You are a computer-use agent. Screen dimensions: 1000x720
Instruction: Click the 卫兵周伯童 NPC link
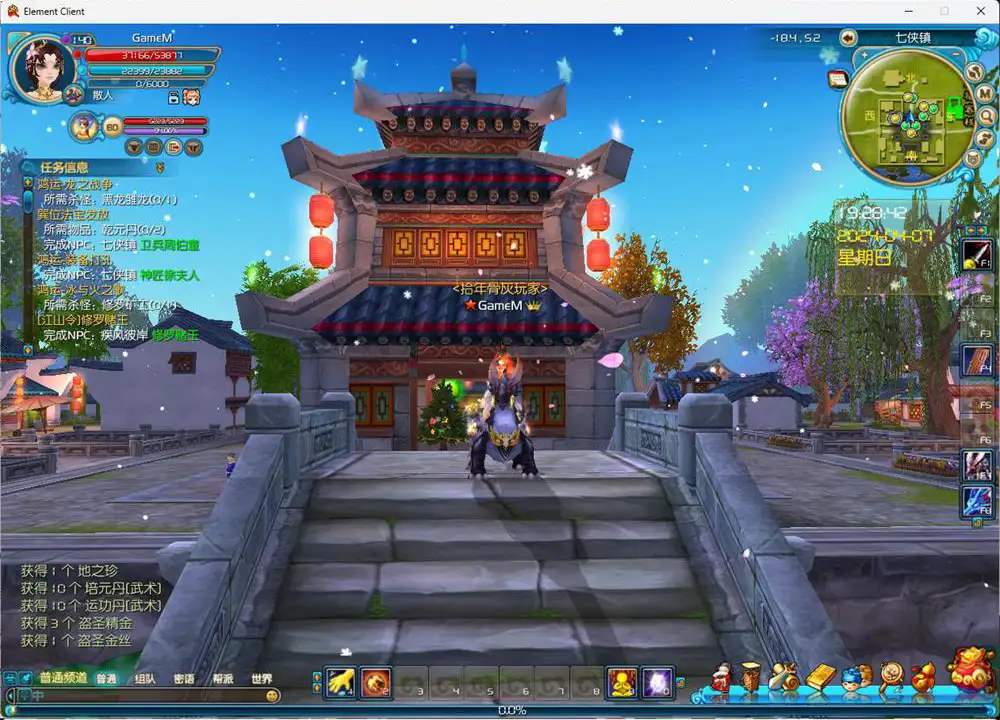pyautogui.click(x=169, y=244)
